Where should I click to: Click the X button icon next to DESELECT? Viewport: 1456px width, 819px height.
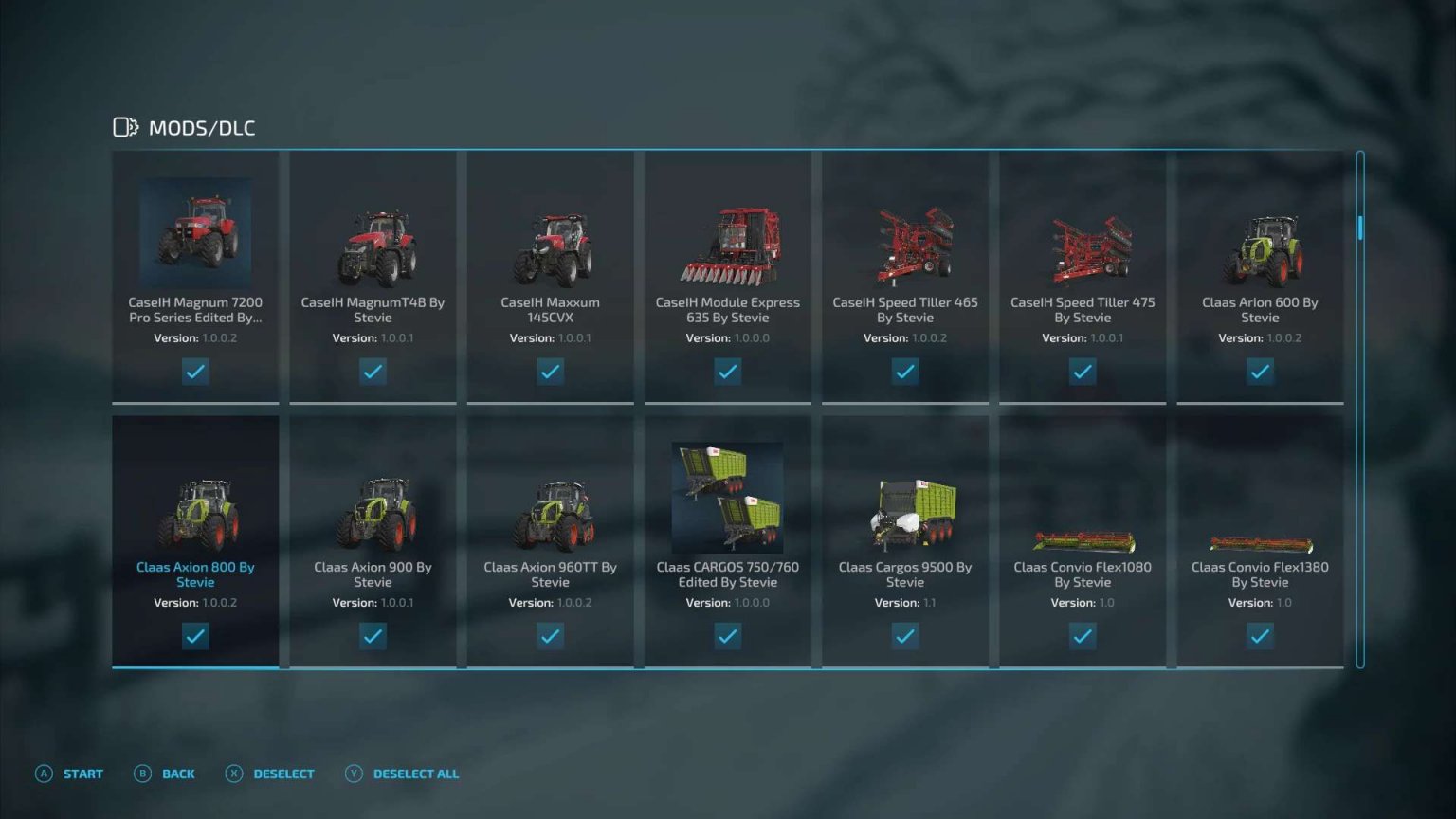coord(232,773)
